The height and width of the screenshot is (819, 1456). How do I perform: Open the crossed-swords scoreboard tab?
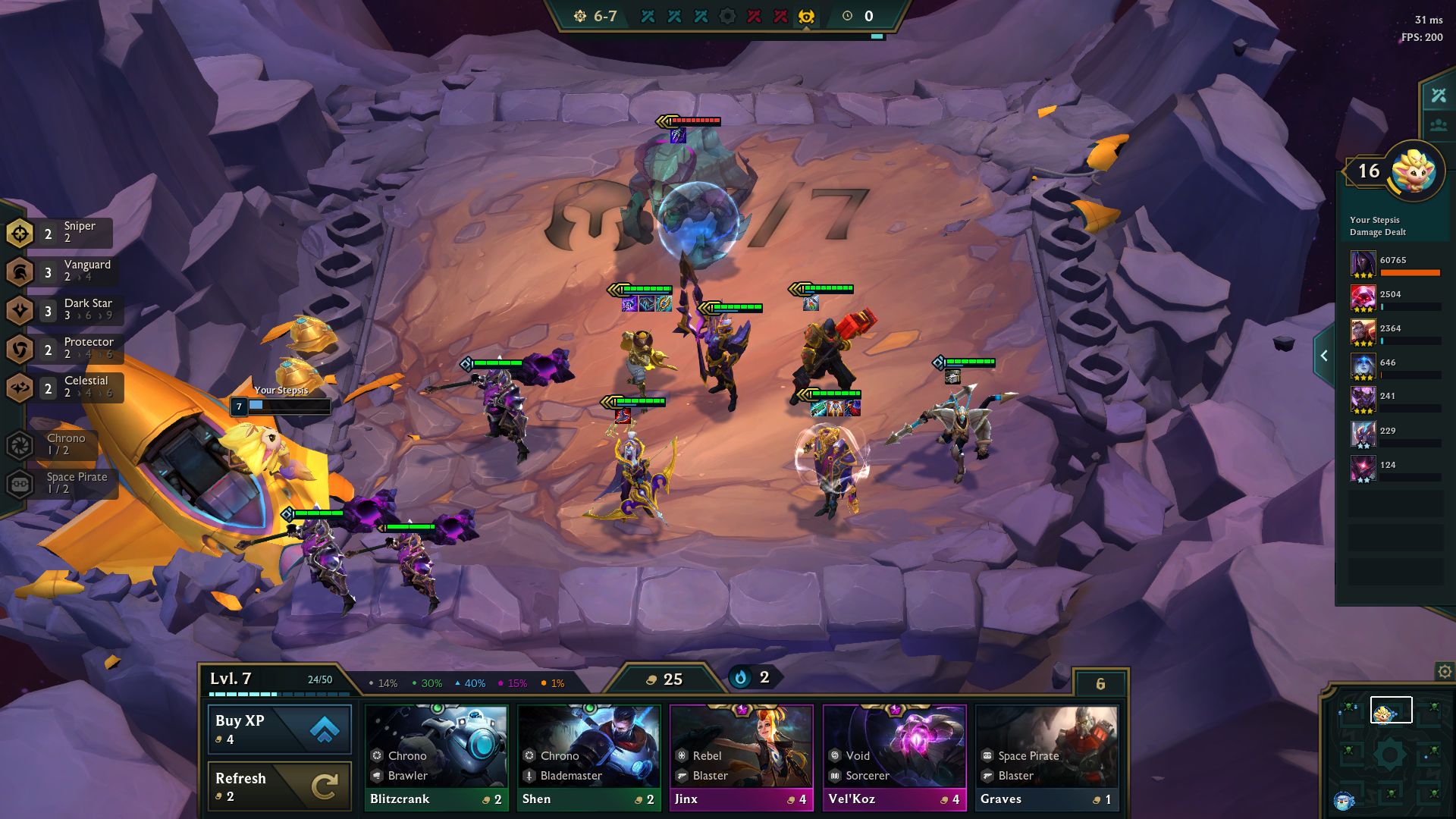pos(1438,96)
